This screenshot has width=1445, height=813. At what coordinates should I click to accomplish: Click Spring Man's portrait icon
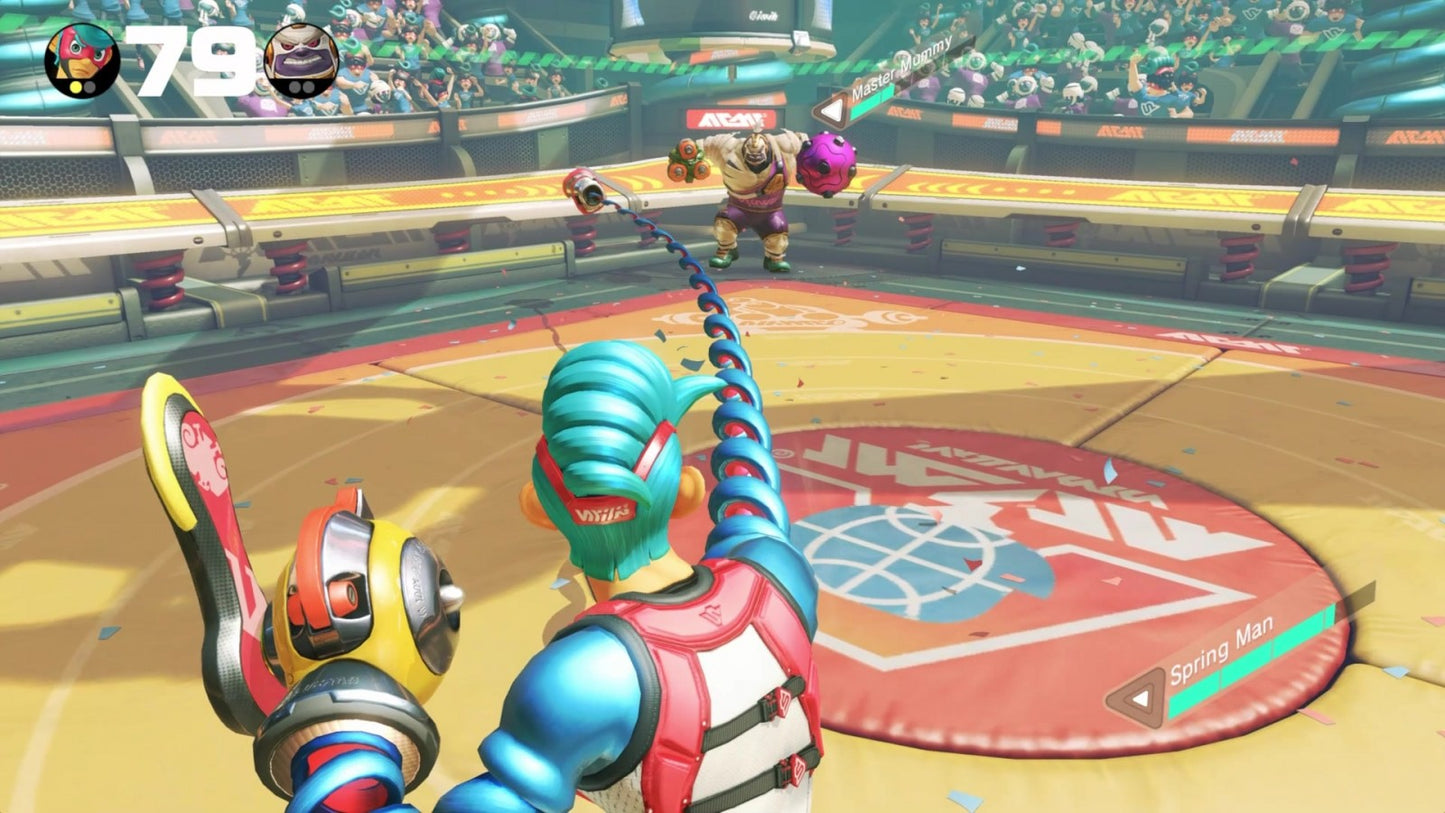(82, 60)
